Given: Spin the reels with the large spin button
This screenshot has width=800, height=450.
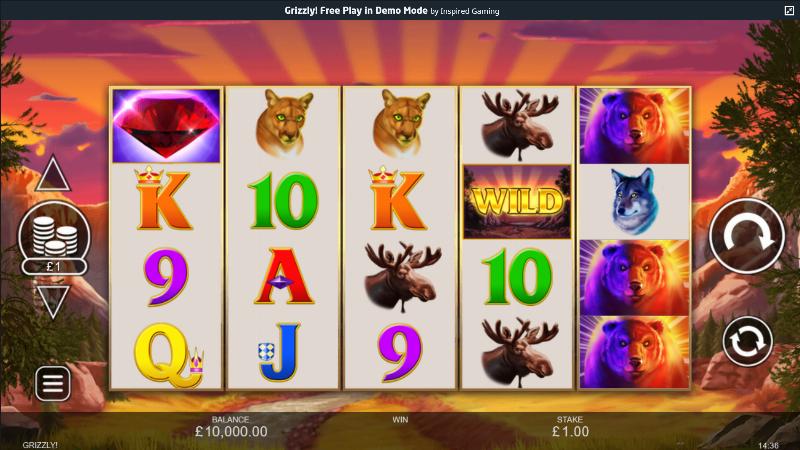Looking at the screenshot, I should [x=747, y=237].
